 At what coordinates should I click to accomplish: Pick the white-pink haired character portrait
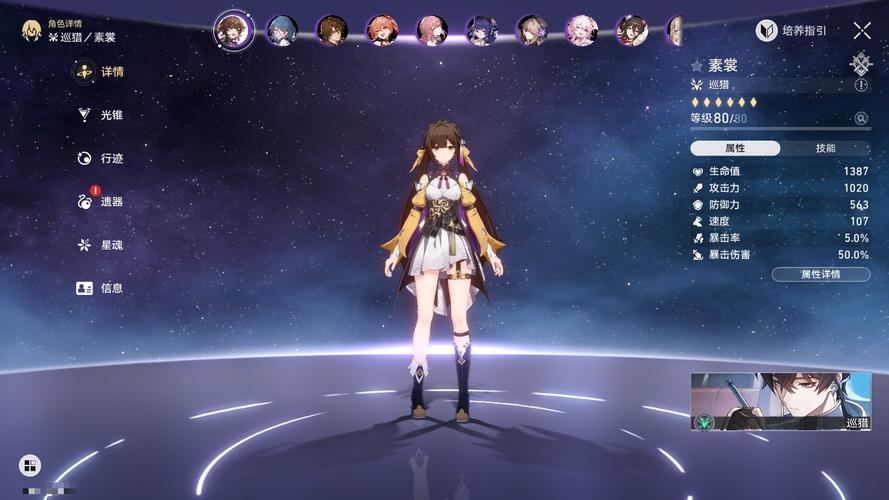click(581, 31)
